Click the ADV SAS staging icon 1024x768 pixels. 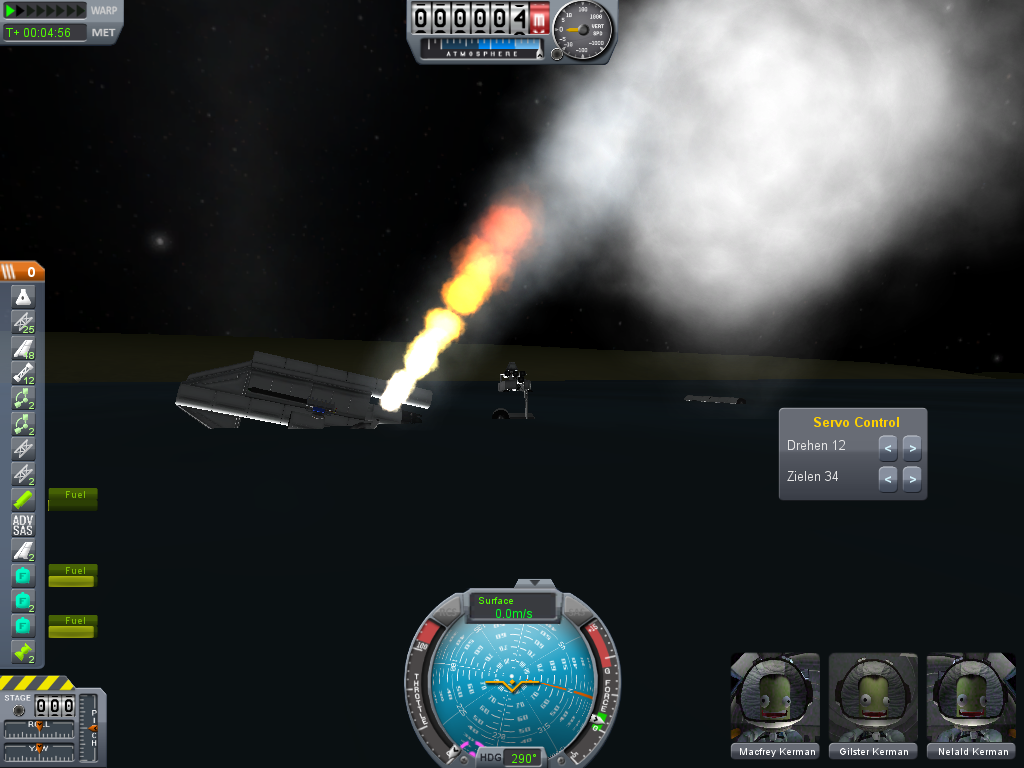coord(23,525)
